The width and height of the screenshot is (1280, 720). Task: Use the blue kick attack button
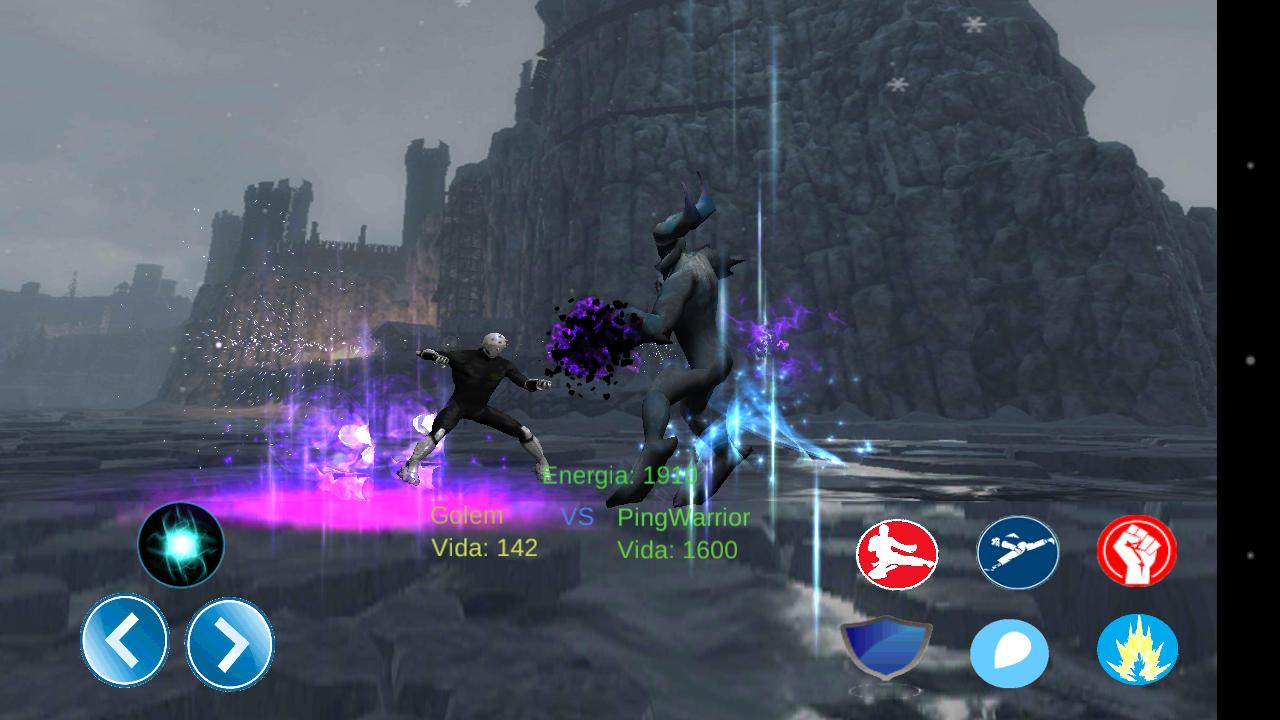[1017, 552]
